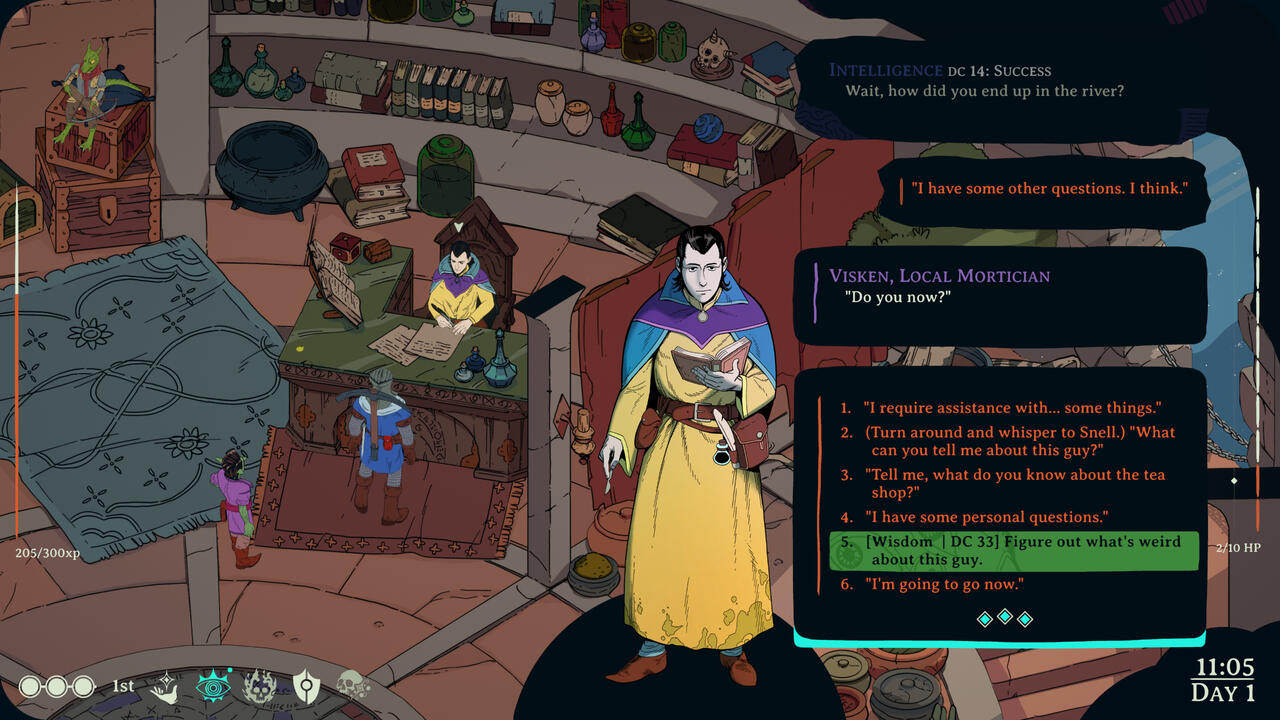Use the flaming skull ability icon
Viewport: 1280px width, 720px height.
coord(259,686)
